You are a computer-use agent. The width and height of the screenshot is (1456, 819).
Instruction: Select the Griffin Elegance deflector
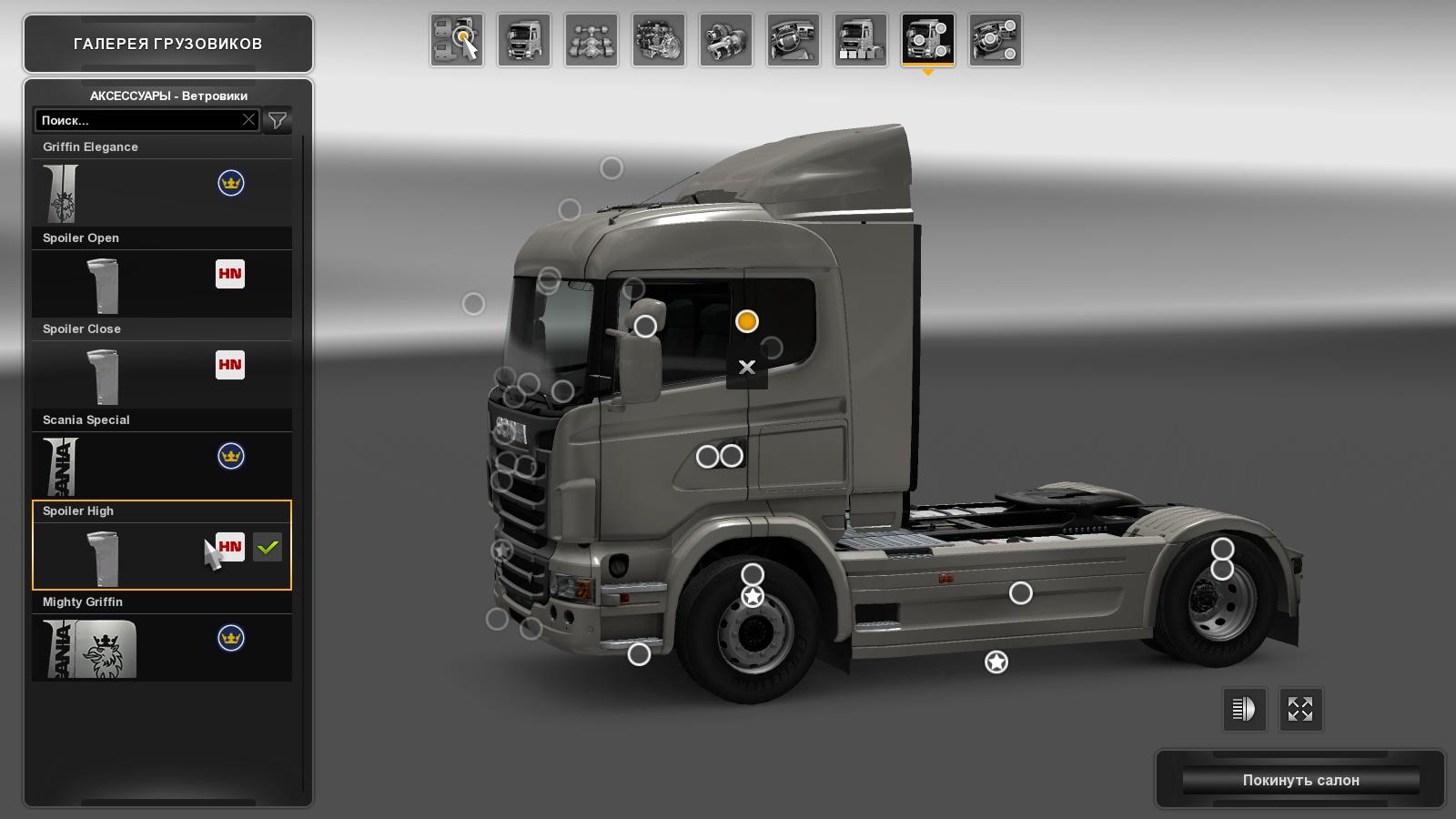pos(162,192)
